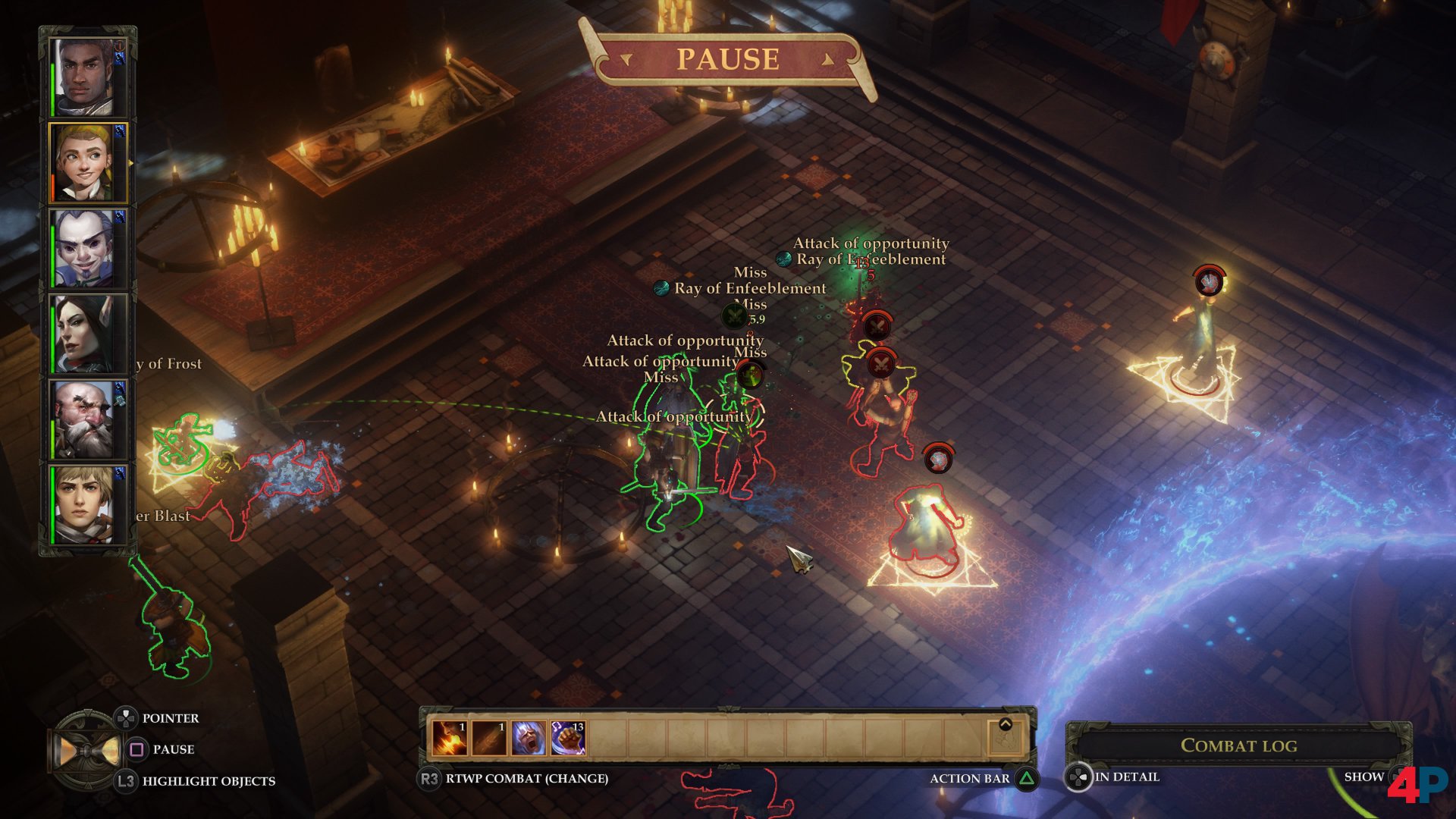Select the blonde halfling woman's portrait

86,164
